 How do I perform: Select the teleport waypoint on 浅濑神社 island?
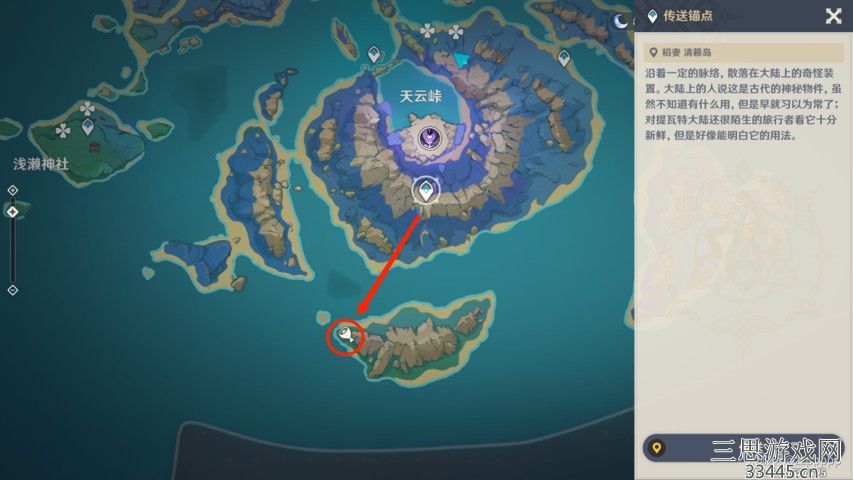88,127
